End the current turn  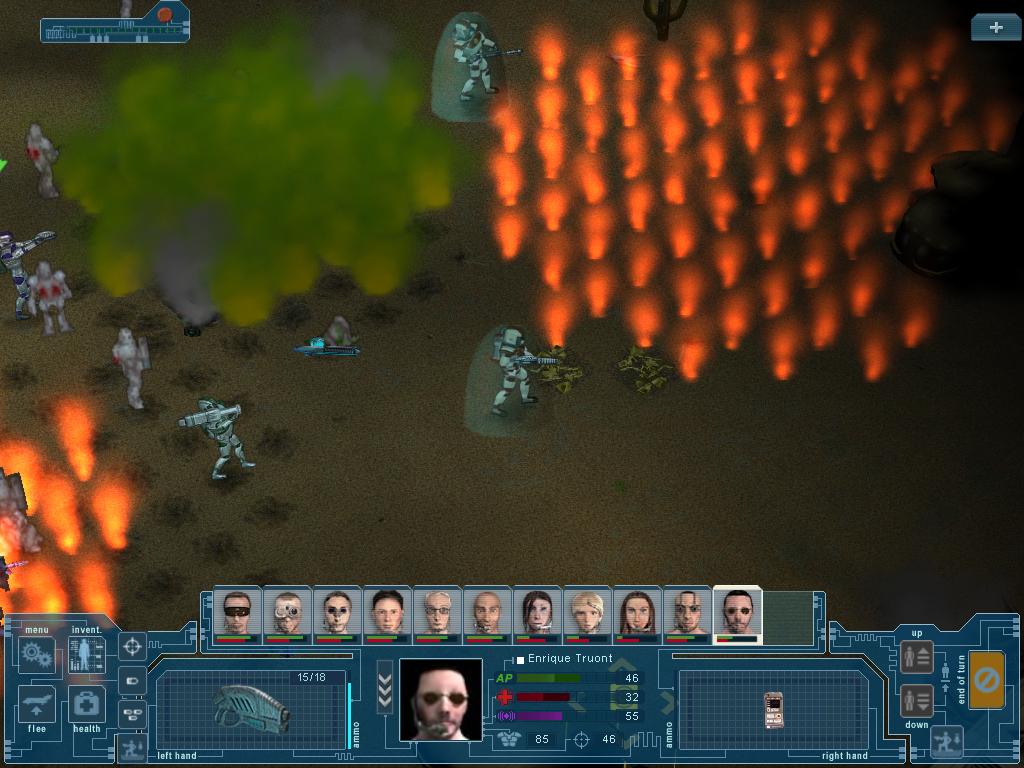point(987,680)
